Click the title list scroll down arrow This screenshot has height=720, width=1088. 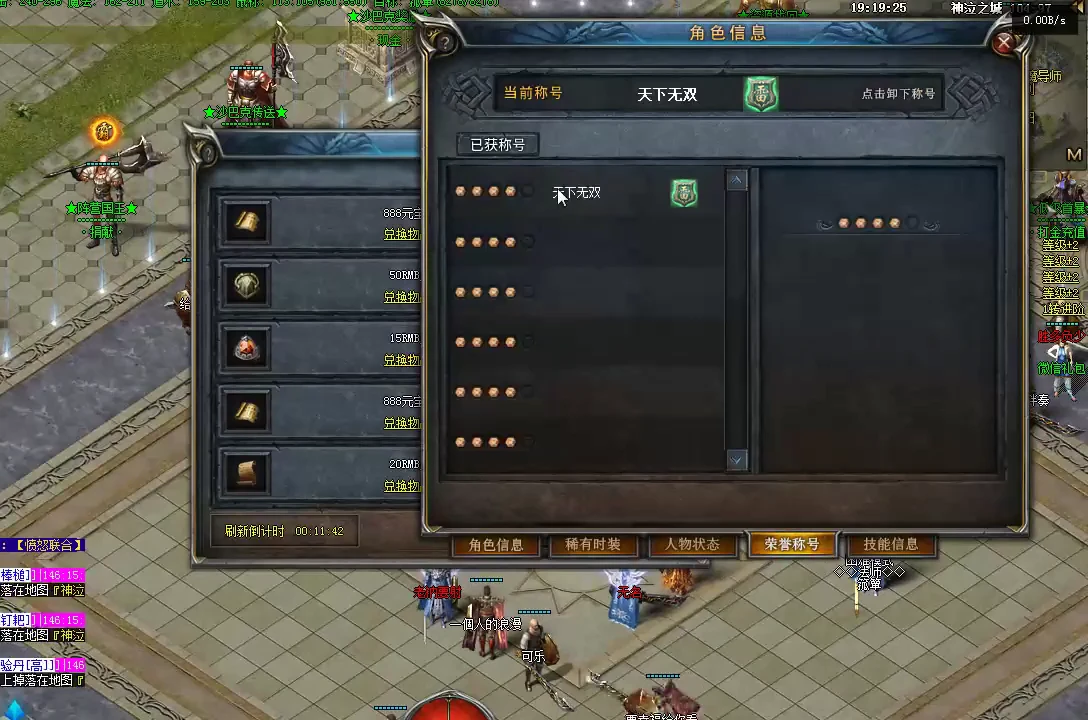737,460
